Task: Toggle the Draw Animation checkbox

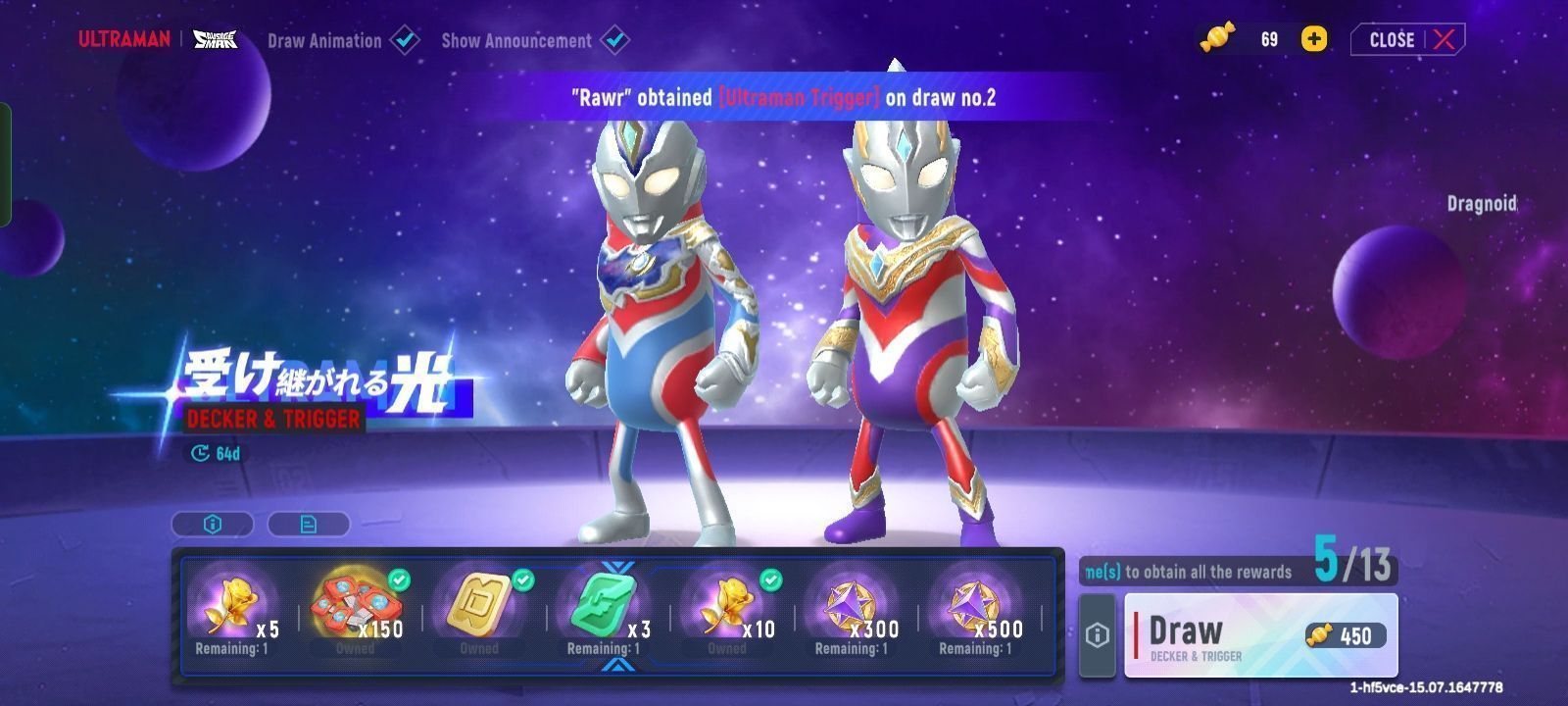Action: click(404, 40)
